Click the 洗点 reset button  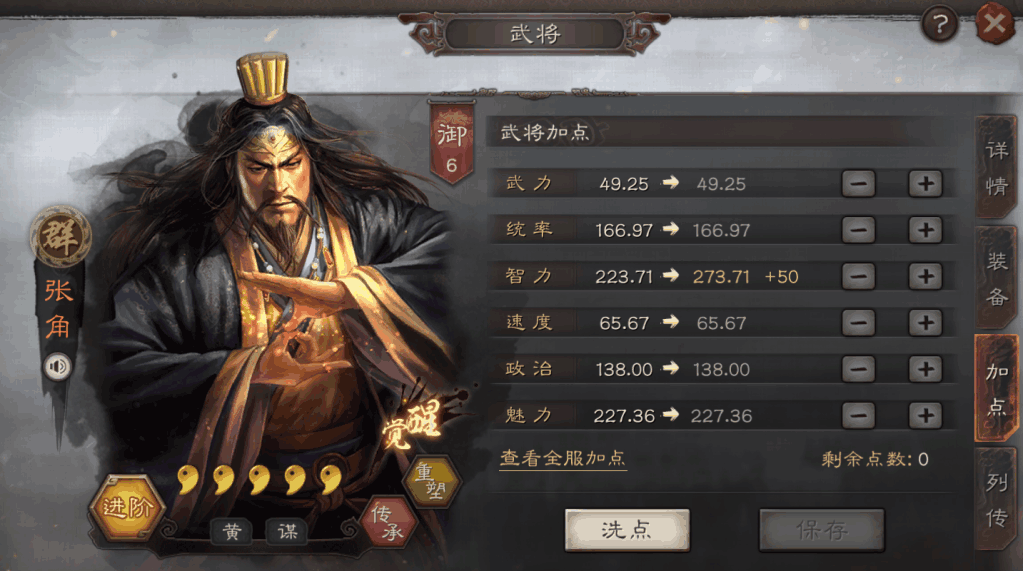point(627,530)
